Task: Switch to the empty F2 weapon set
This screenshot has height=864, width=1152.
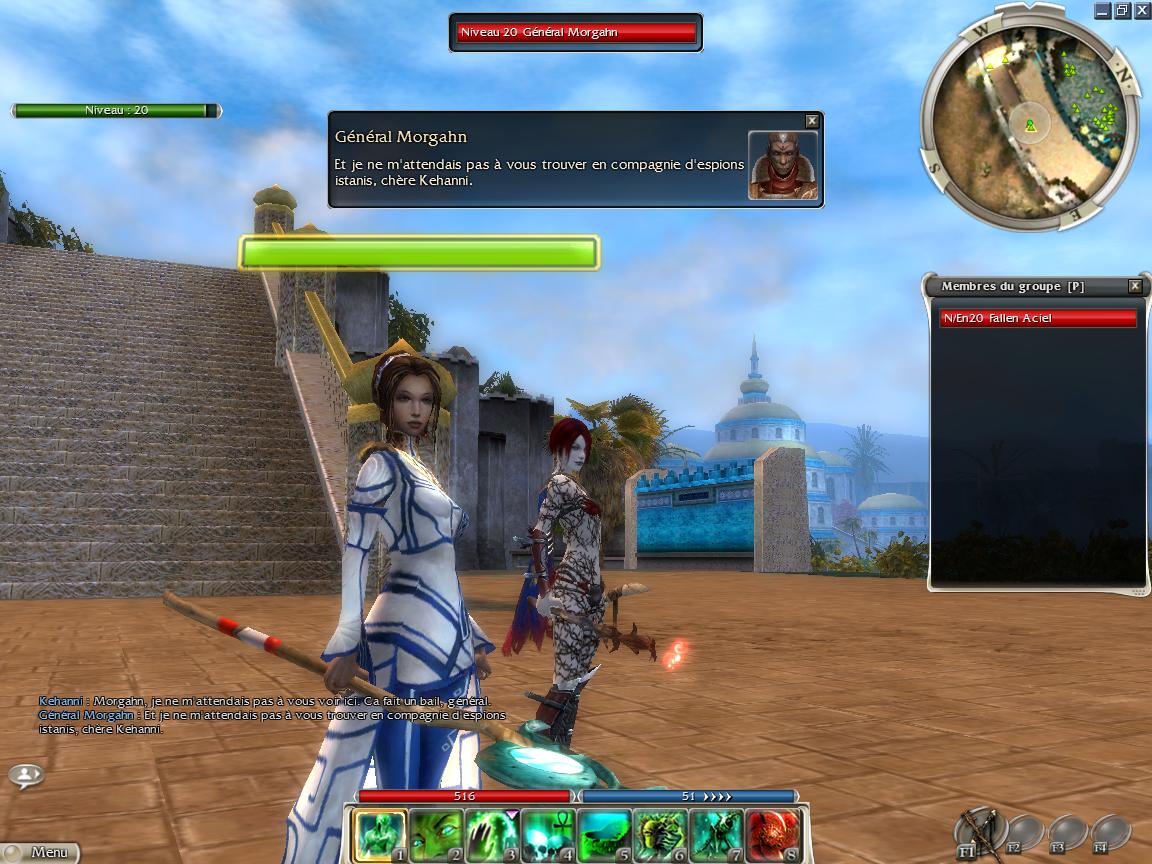Action: (1022, 832)
